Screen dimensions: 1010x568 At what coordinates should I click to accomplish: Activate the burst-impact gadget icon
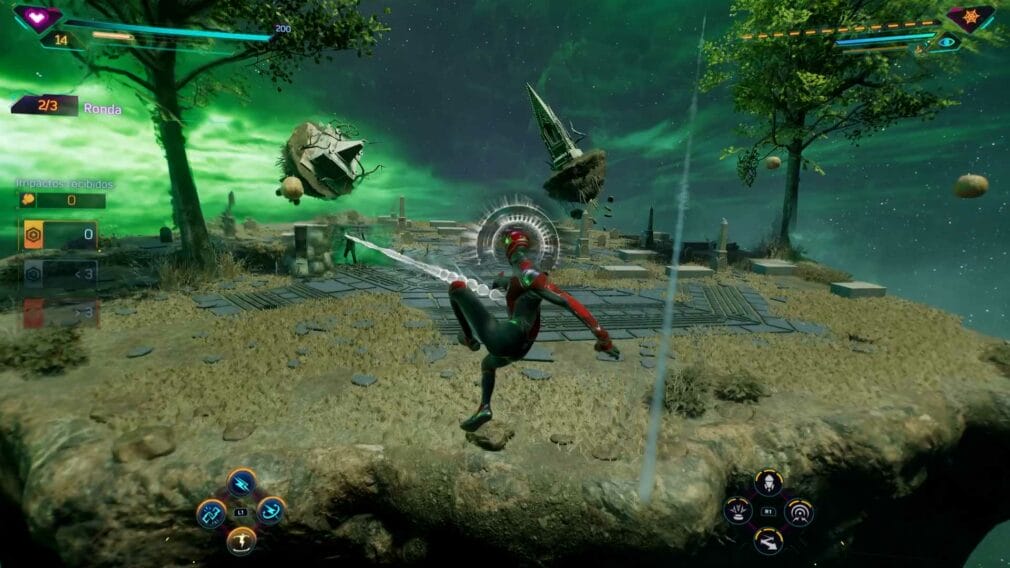click(x=738, y=512)
